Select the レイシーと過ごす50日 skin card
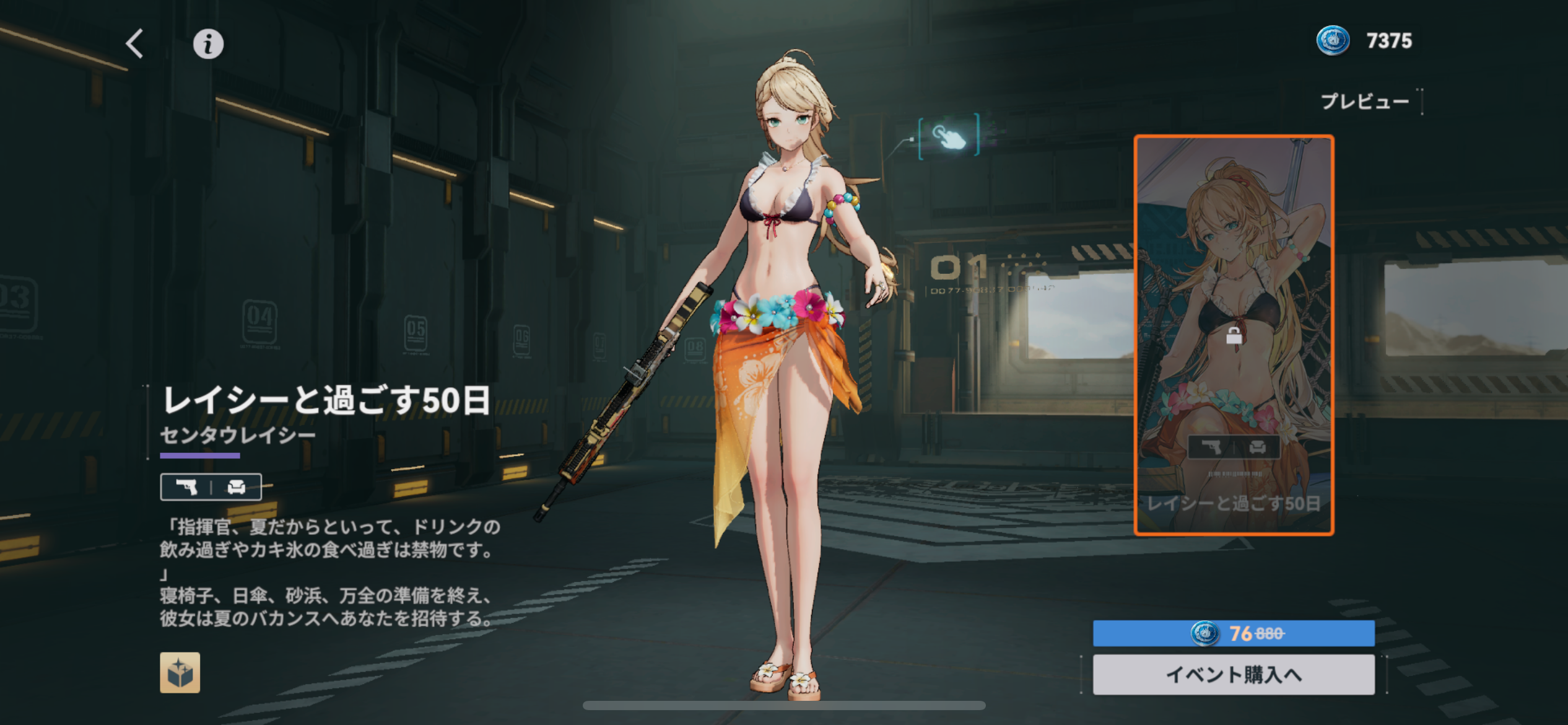The width and height of the screenshot is (1568, 725). click(x=1233, y=335)
